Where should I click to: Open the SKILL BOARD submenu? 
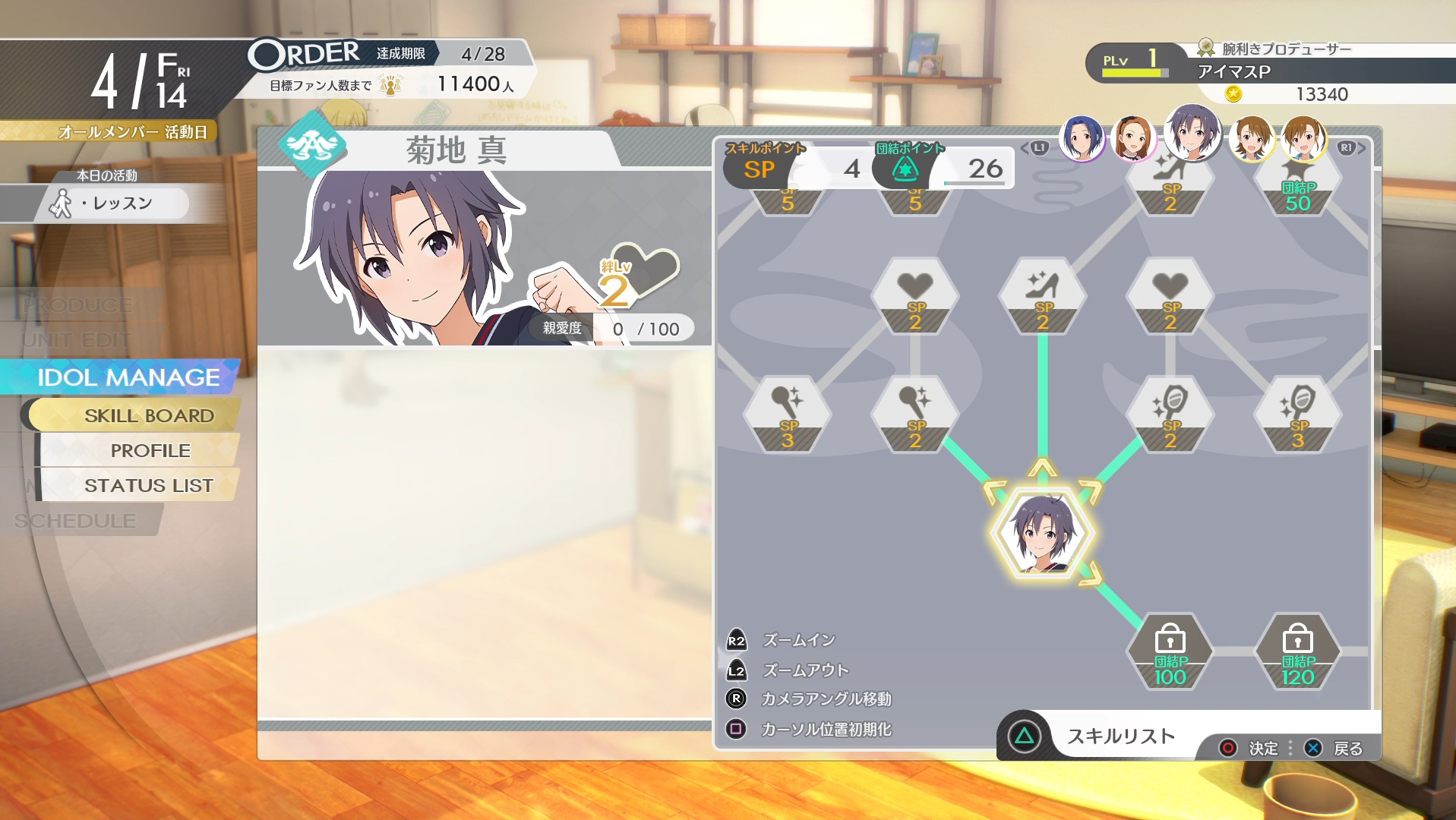click(149, 416)
